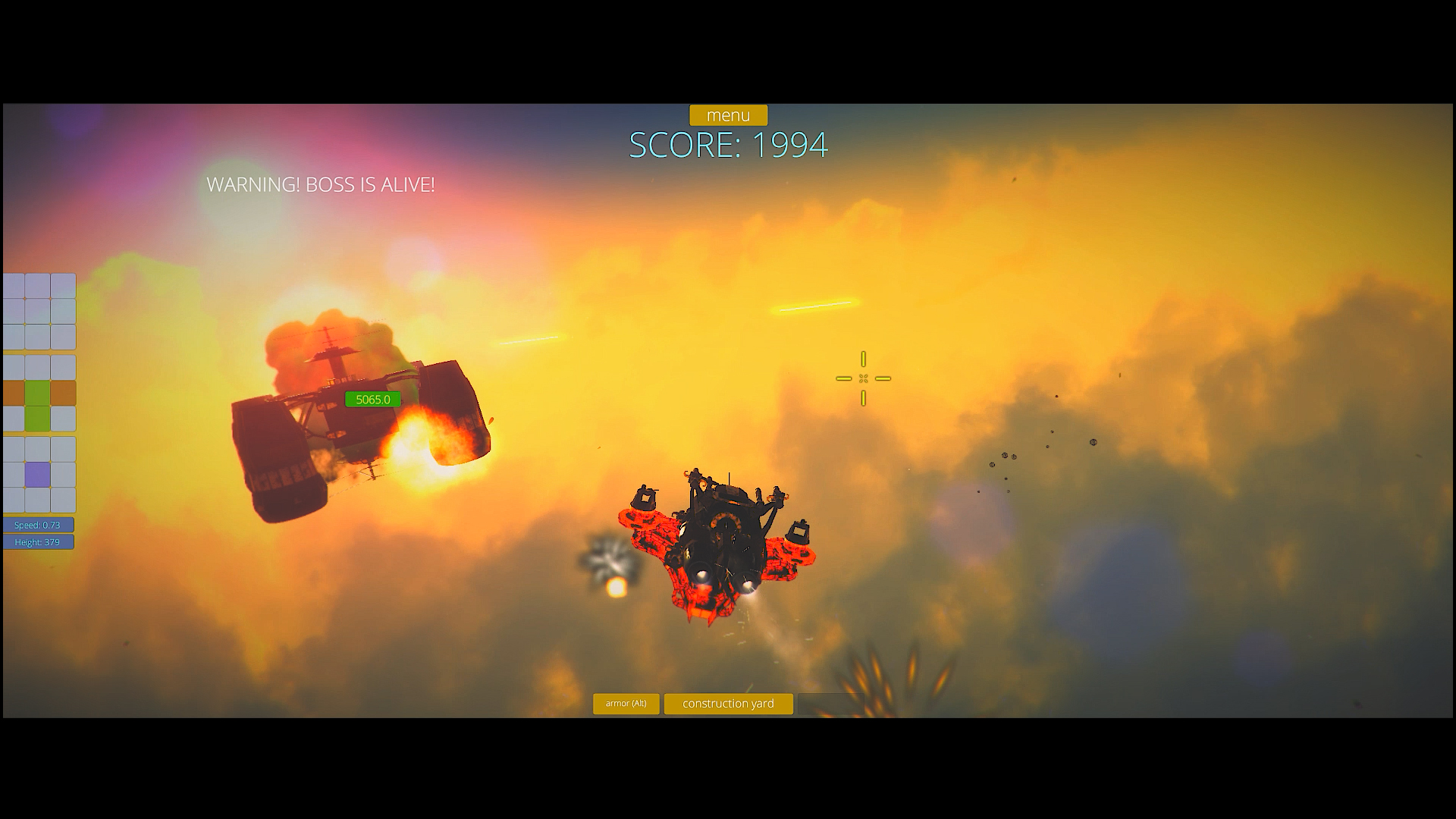The width and height of the screenshot is (1456, 819).
Task: Enable armor mode via armor (Alt)
Action: 626,704
